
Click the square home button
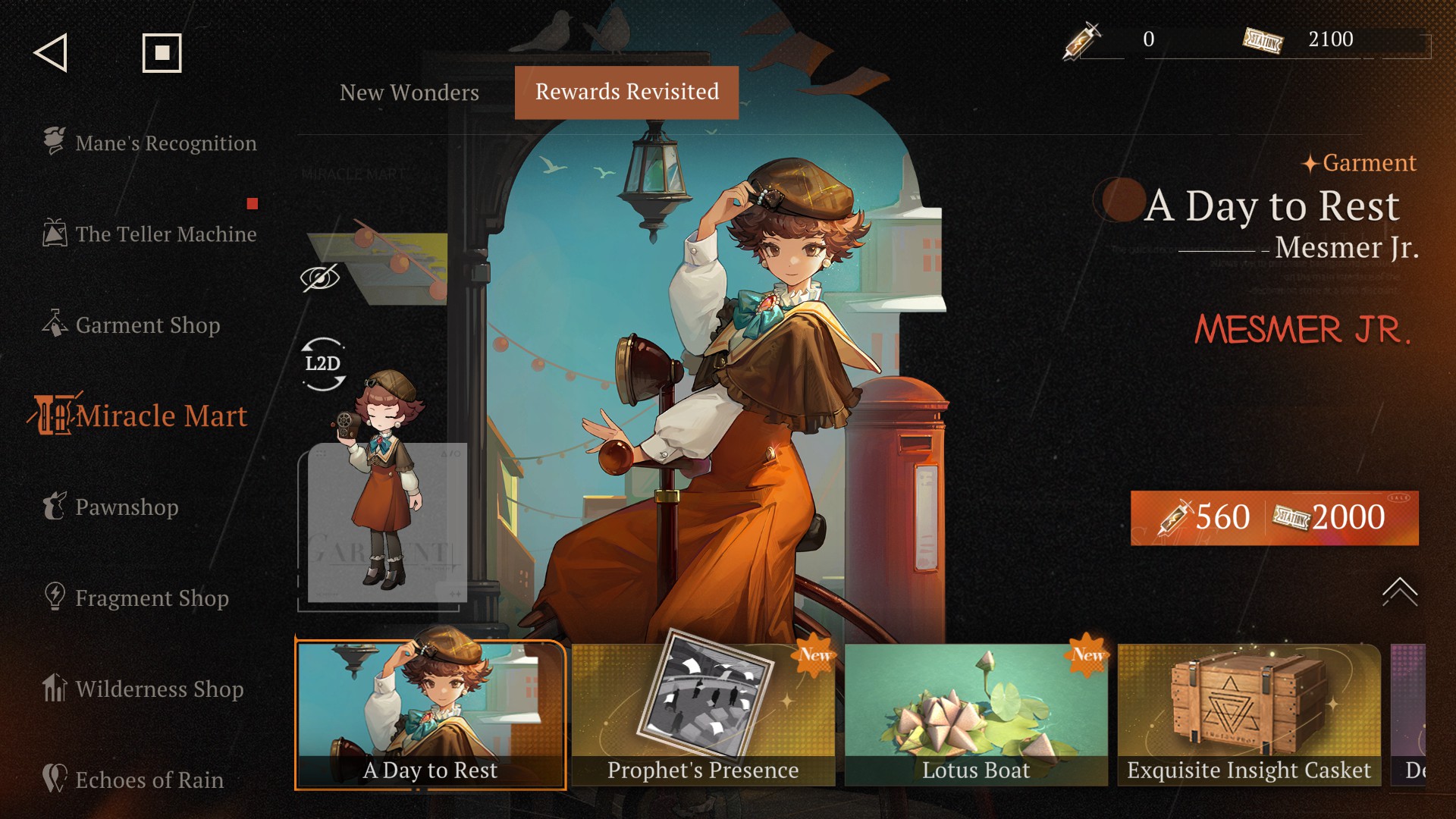tap(162, 53)
